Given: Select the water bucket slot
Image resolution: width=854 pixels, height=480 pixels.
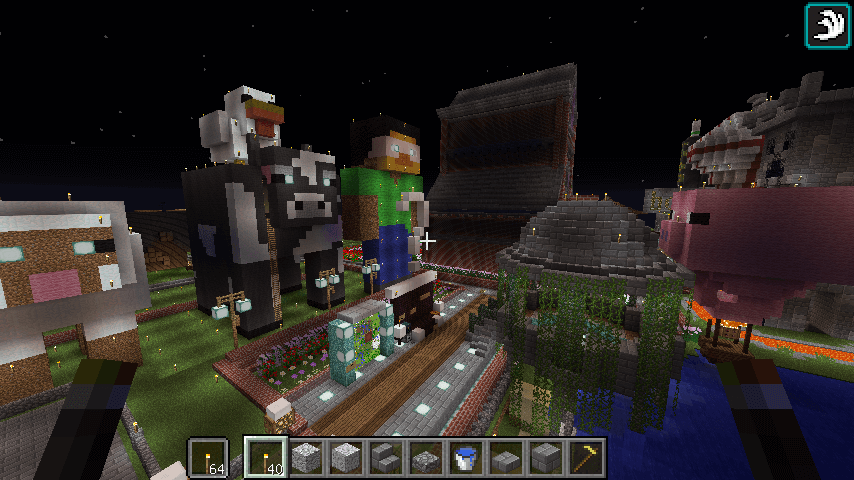Looking at the screenshot, I should (x=465, y=457).
